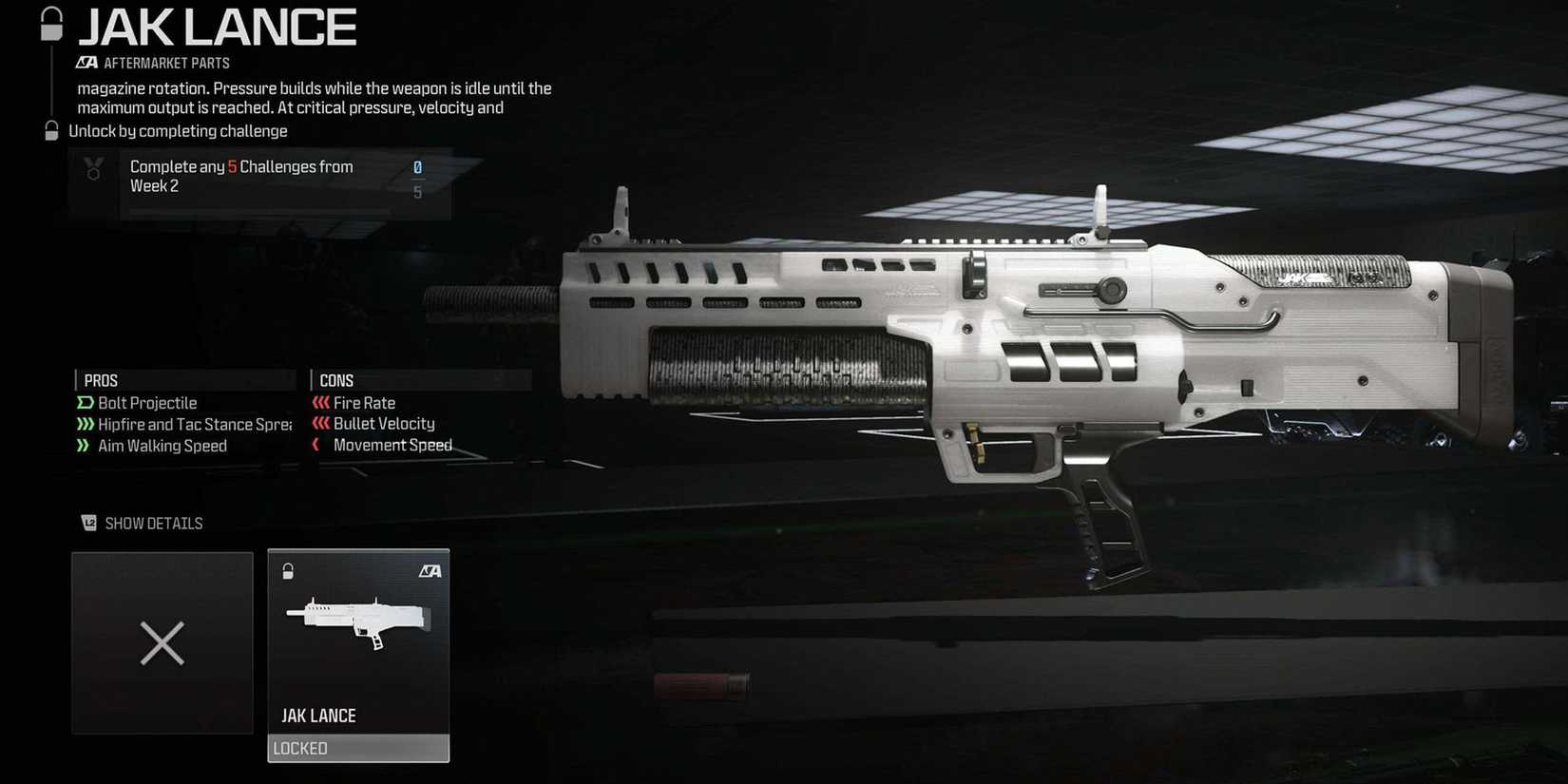Image resolution: width=1568 pixels, height=784 pixels.
Task: Click the lock icon above Unlock by completing challenge
Action: (x=49, y=129)
